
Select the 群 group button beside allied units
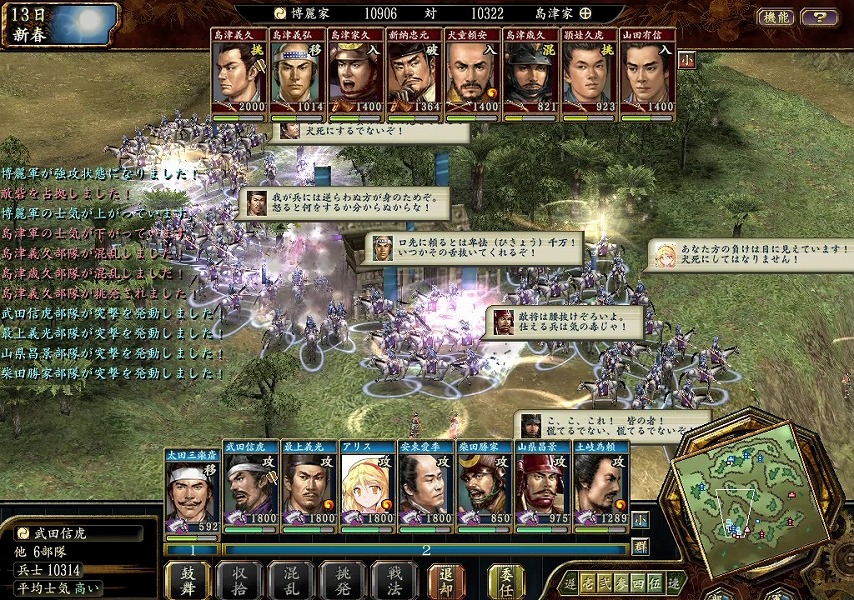(640, 546)
